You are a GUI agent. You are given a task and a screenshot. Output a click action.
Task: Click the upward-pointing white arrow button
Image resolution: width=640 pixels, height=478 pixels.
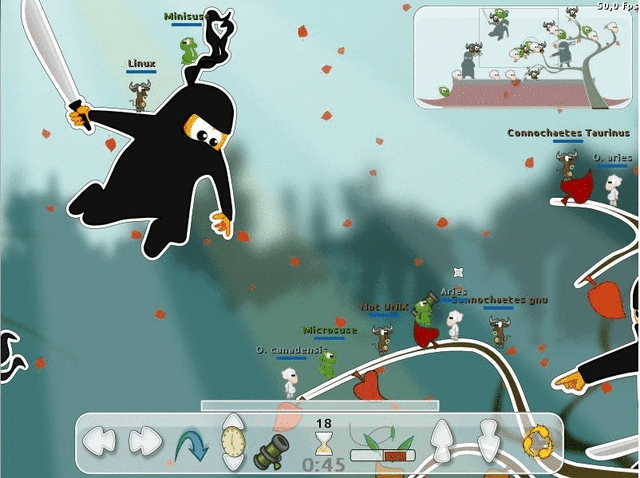tap(441, 440)
